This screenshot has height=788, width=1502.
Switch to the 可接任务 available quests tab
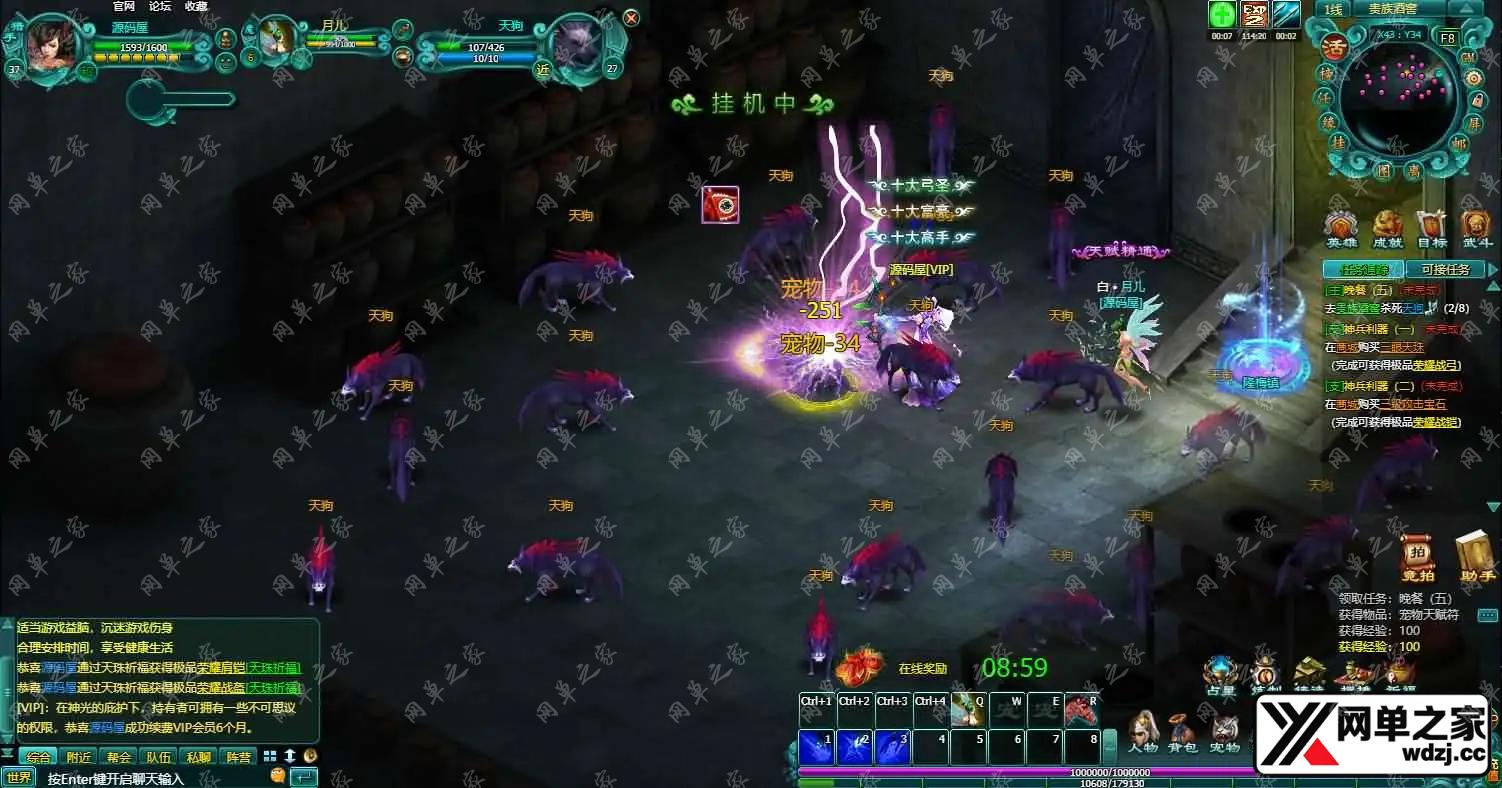(1445, 270)
